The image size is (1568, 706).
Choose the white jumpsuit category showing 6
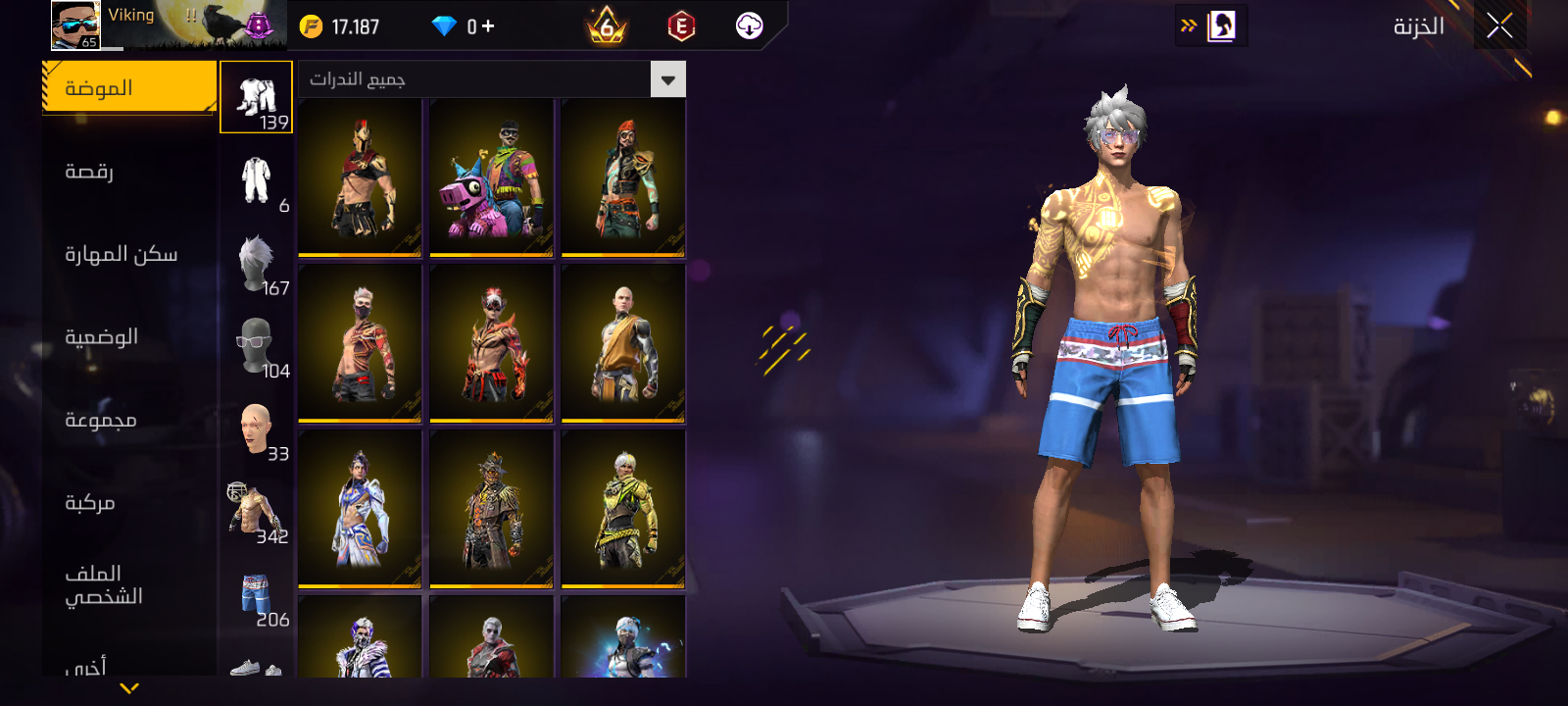[257, 180]
